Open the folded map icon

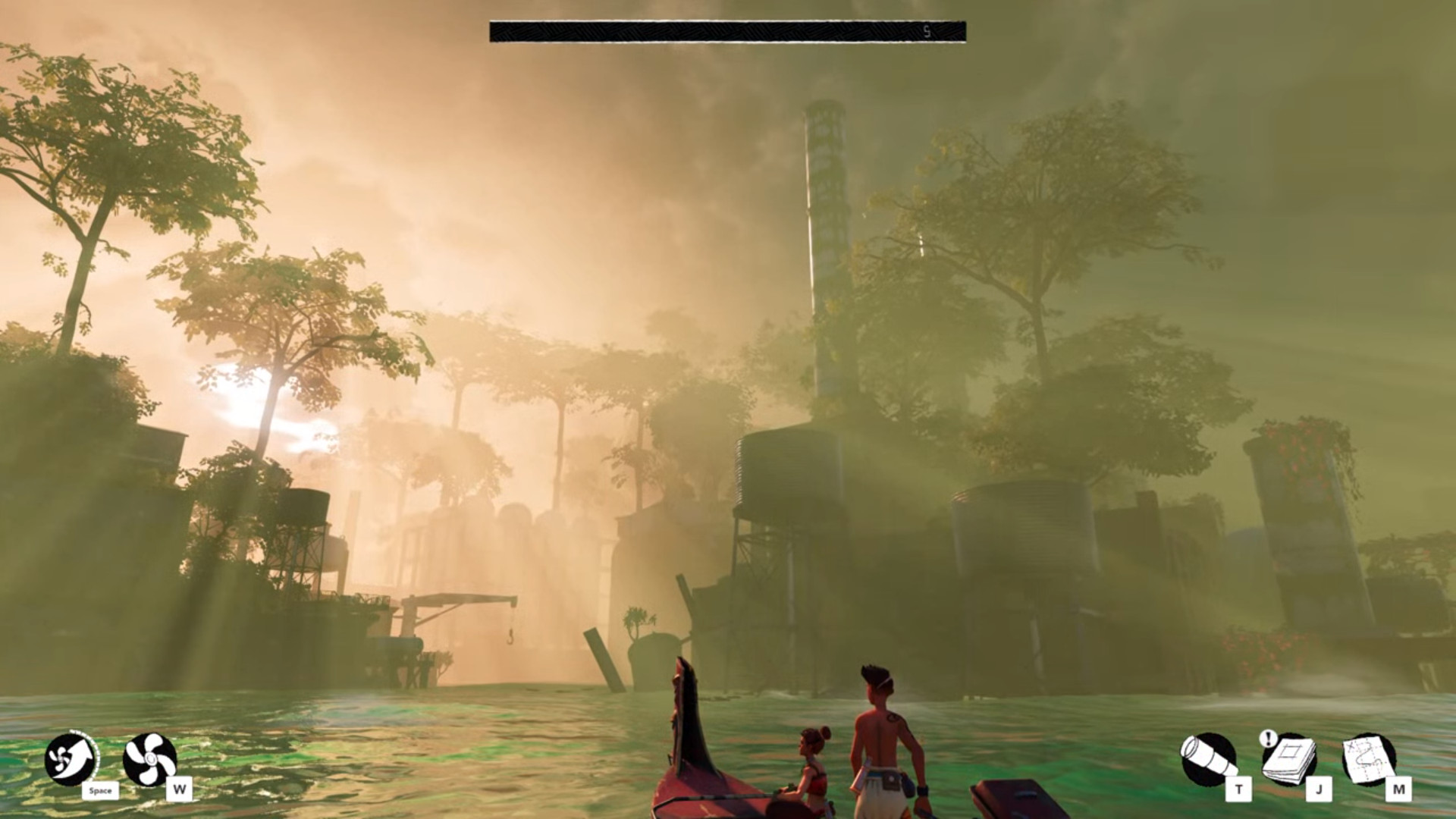point(1369,759)
